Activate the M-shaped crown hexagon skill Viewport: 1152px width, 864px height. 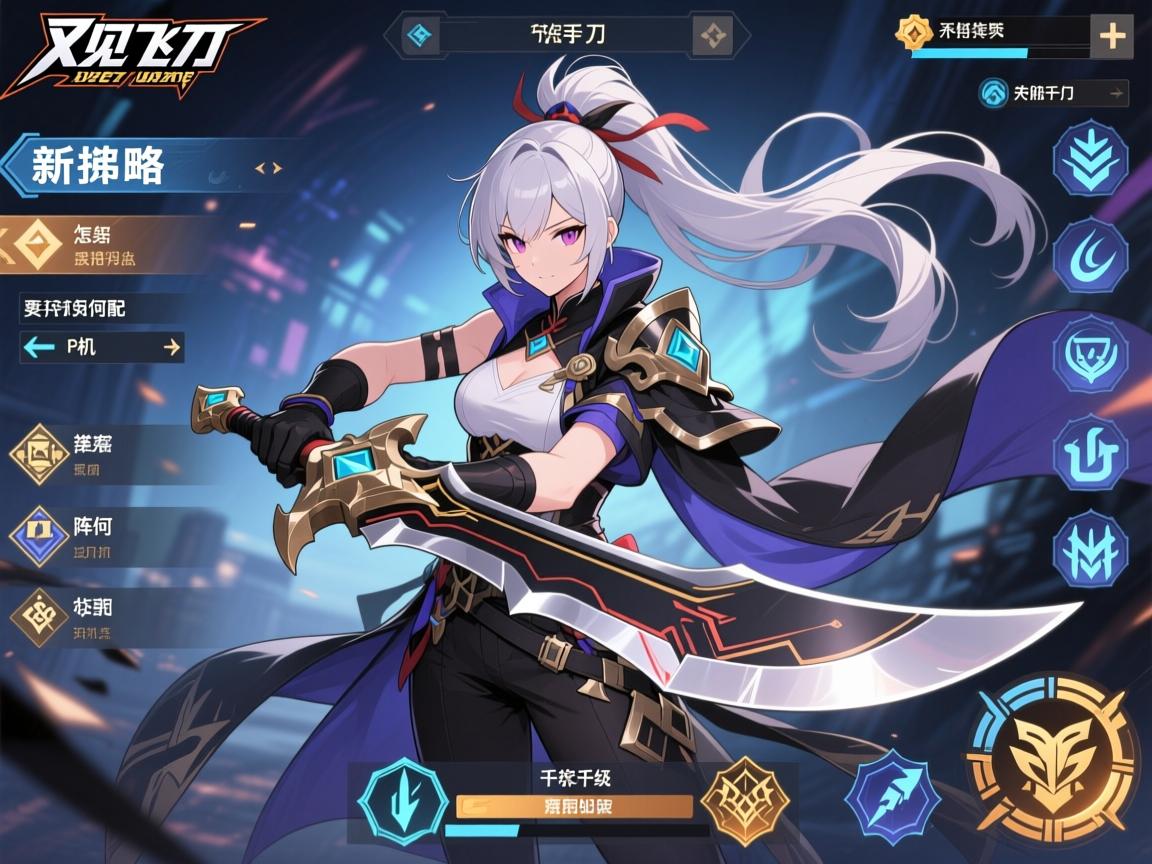pyautogui.click(x=1090, y=548)
